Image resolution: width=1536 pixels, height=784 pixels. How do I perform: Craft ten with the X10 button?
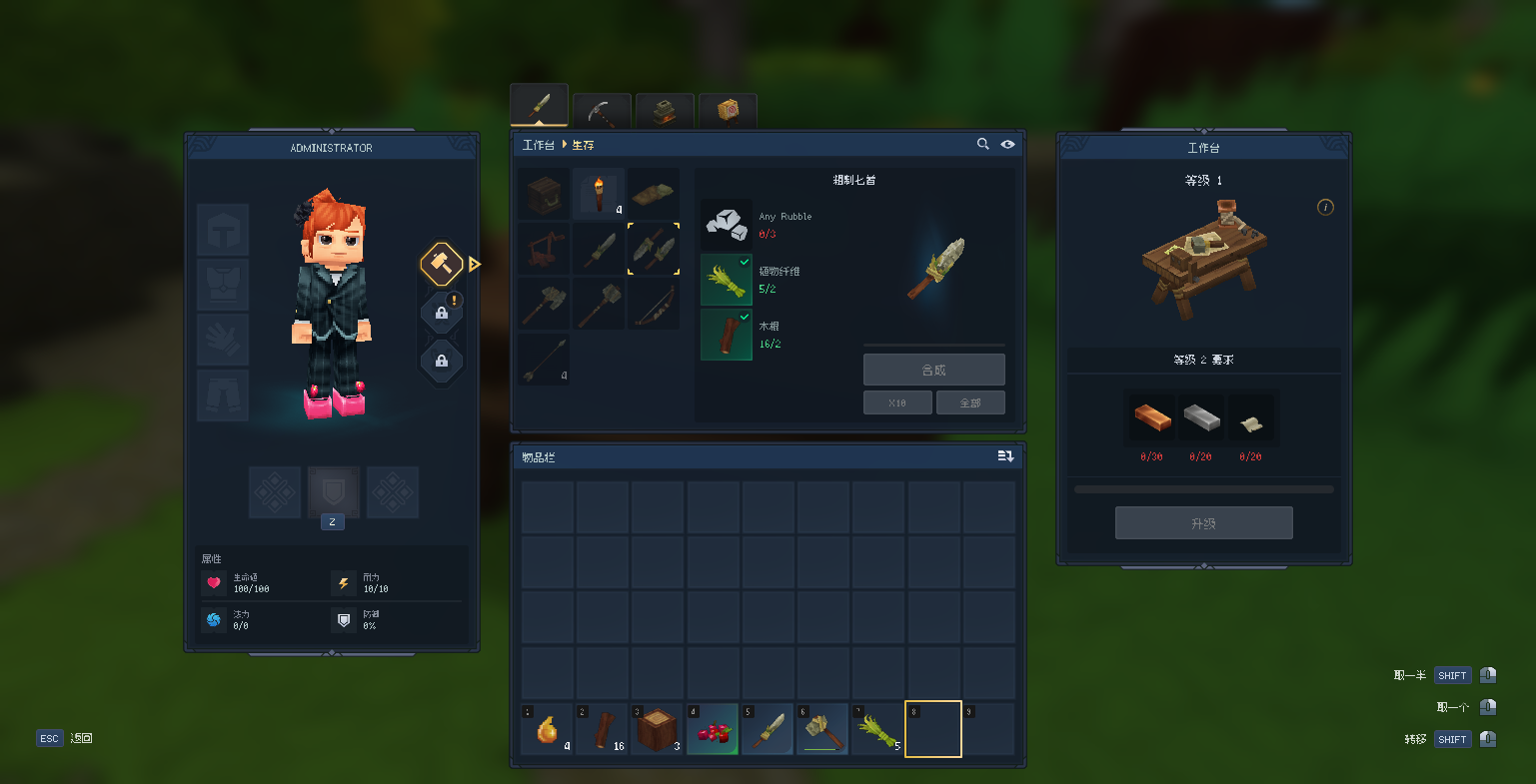[x=897, y=402]
